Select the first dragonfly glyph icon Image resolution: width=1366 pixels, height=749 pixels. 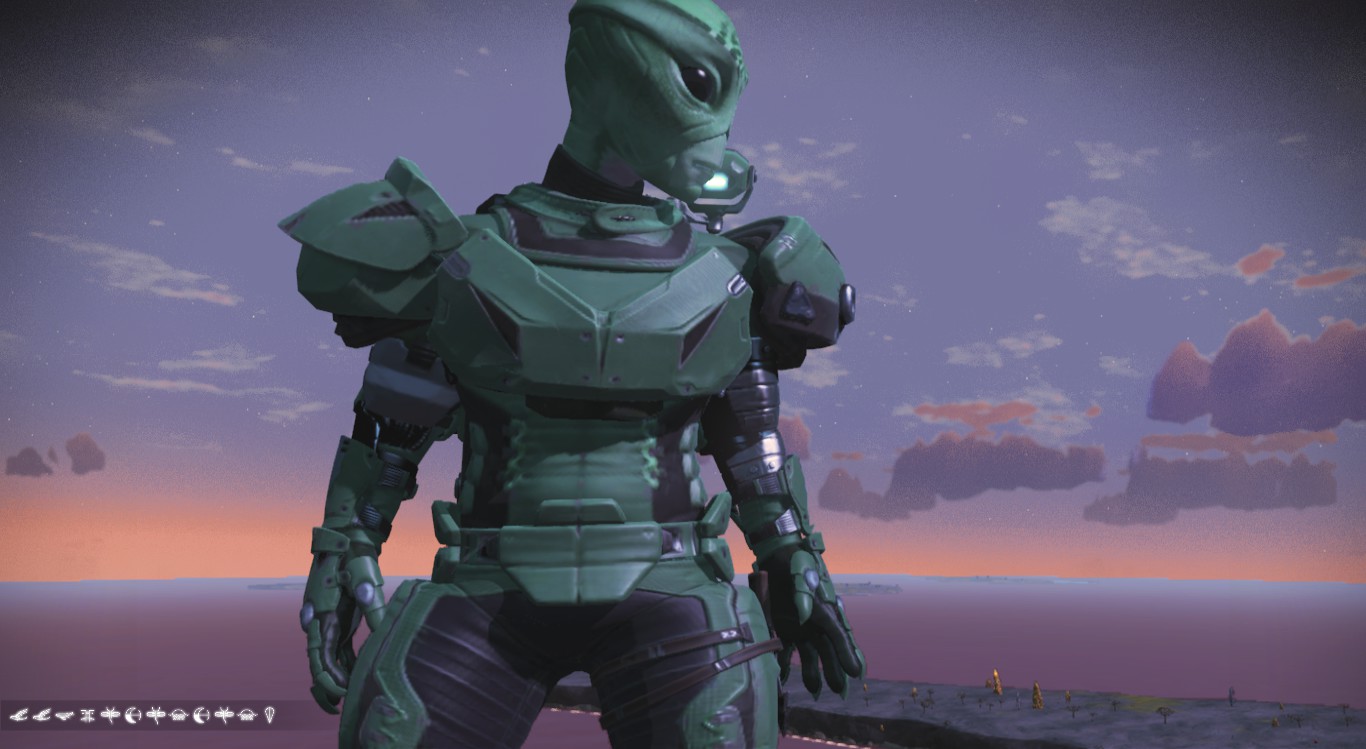[111, 716]
